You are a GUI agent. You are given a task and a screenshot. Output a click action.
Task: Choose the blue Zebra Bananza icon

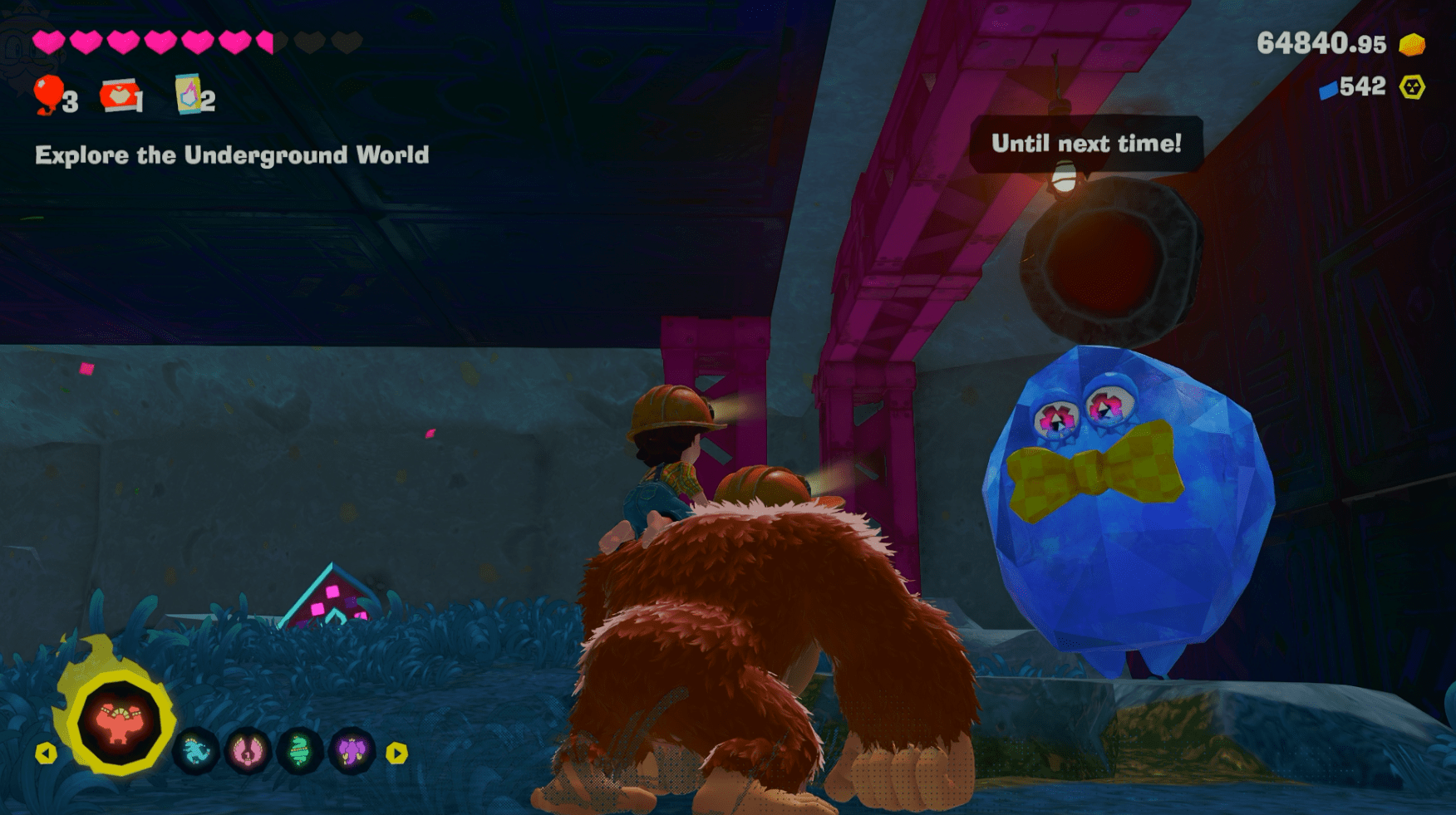coord(196,752)
